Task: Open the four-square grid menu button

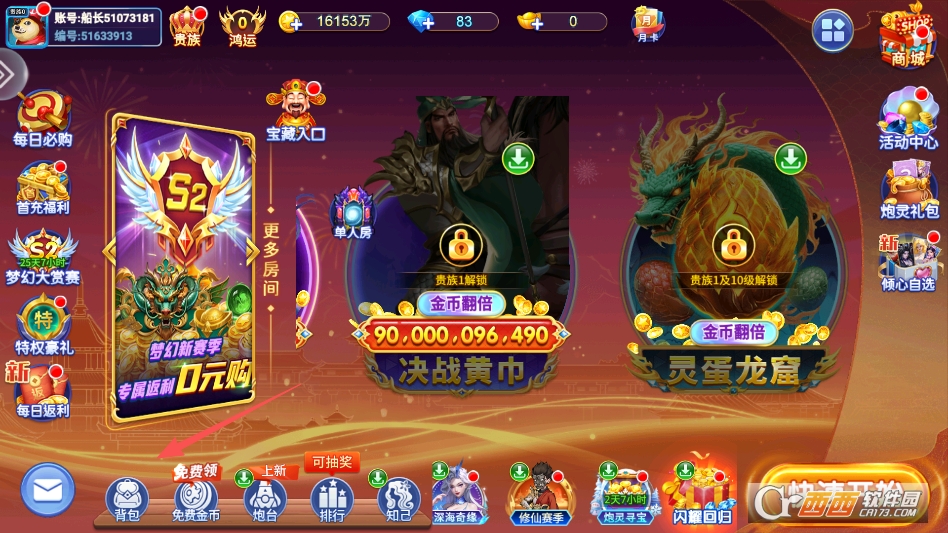Action: pos(832,30)
